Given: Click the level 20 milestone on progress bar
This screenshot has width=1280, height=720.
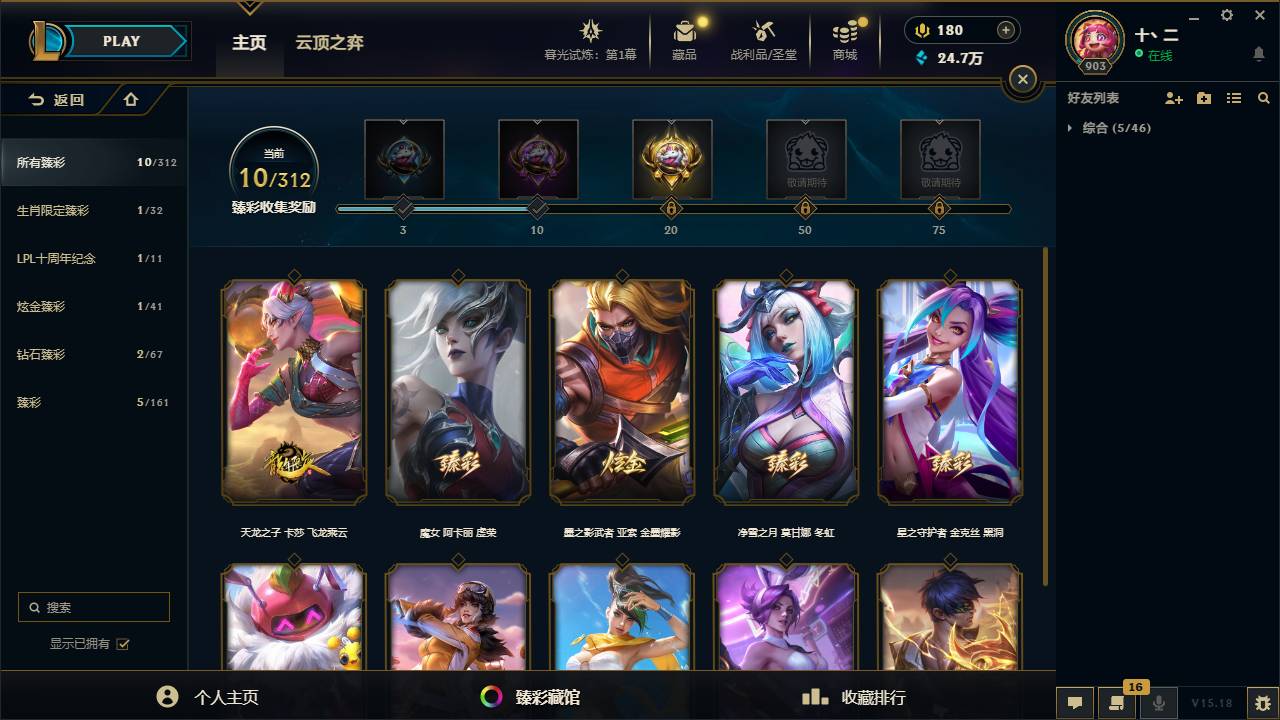Looking at the screenshot, I should click(x=671, y=209).
